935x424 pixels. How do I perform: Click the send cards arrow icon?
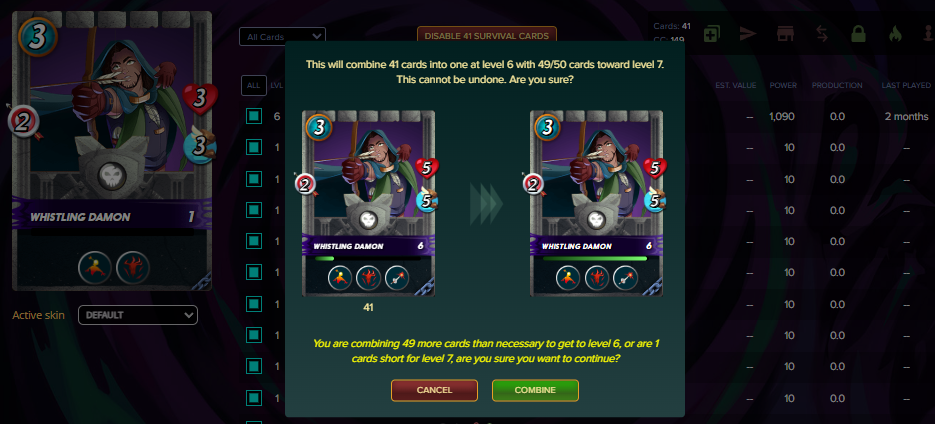pos(748,34)
